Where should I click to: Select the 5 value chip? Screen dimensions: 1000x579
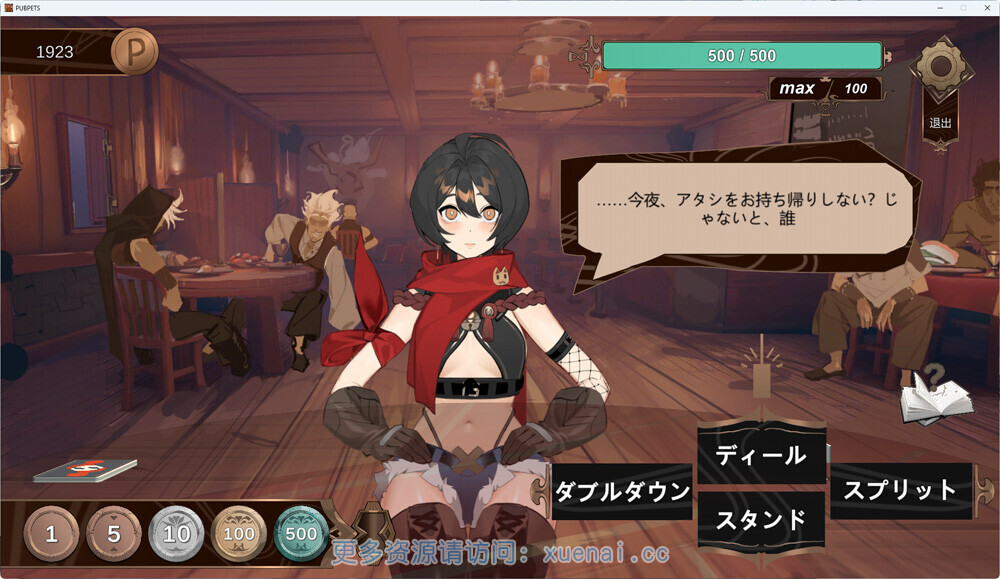tap(114, 534)
